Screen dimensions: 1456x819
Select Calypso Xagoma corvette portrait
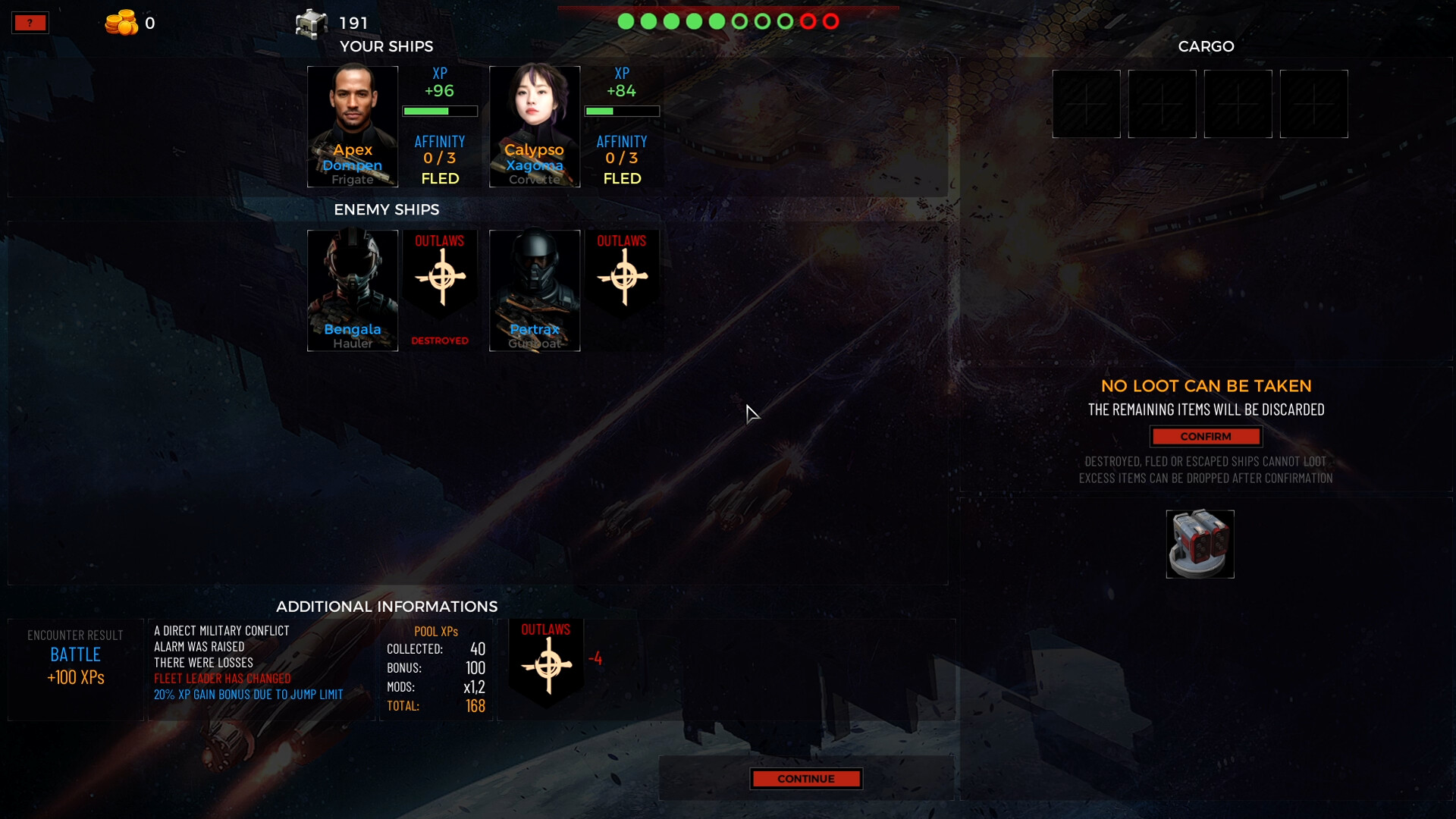tap(535, 127)
